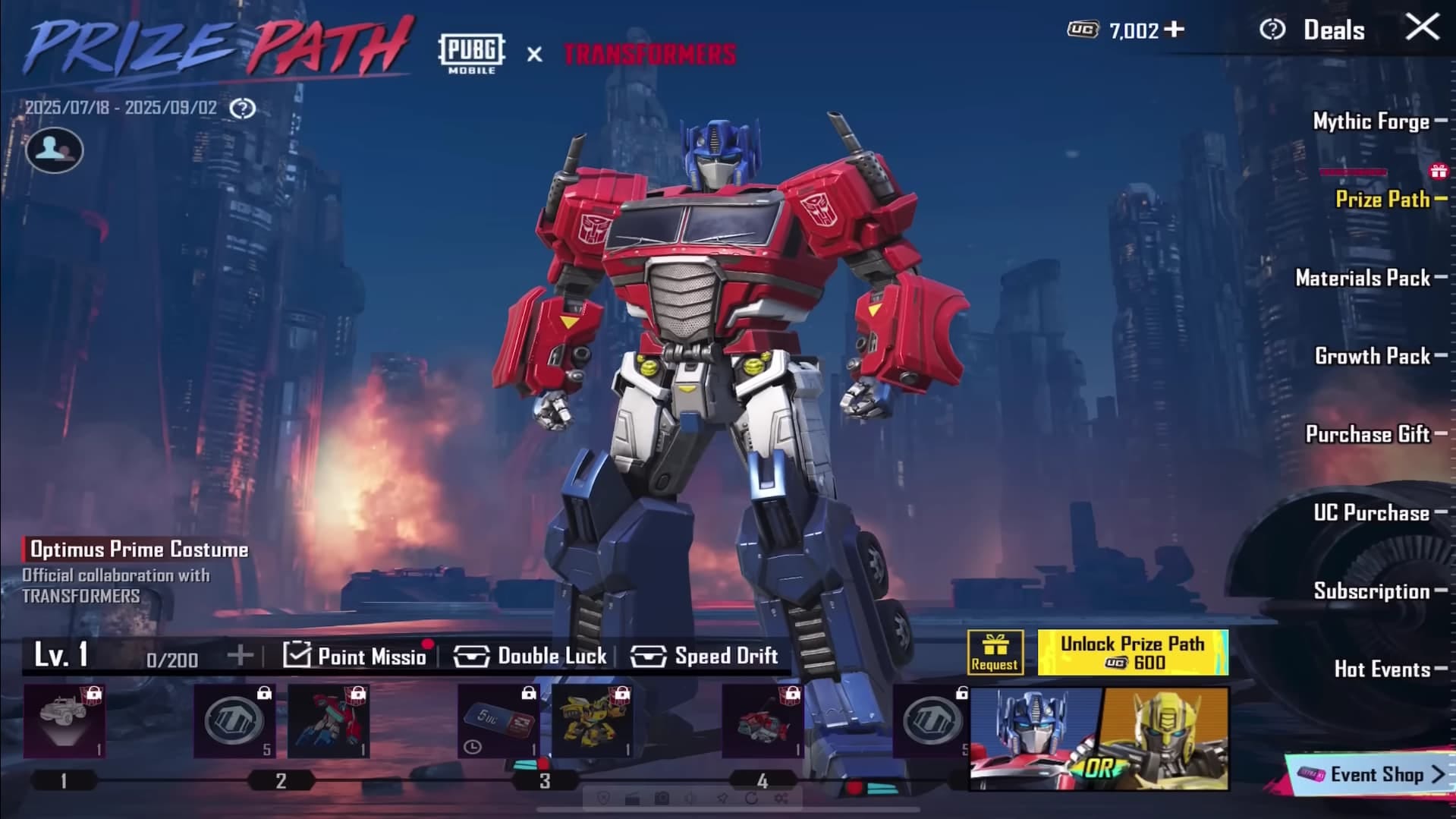Add more UC with the plus icon
The height and width of the screenshot is (819, 1456).
(x=1175, y=30)
